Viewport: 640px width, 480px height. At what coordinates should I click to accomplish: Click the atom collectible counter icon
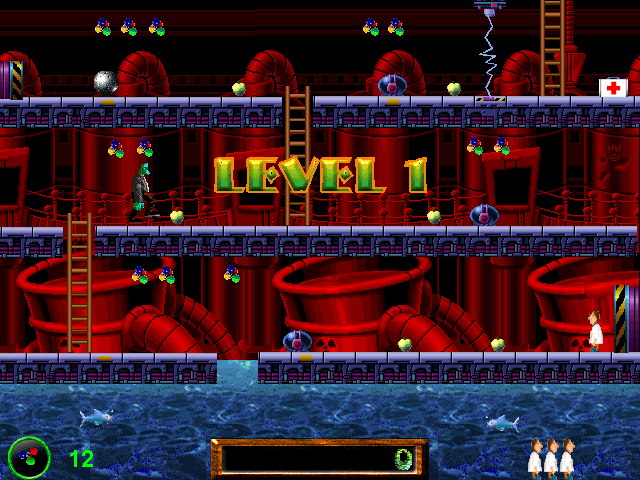pyautogui.click(x=29, y=457)
